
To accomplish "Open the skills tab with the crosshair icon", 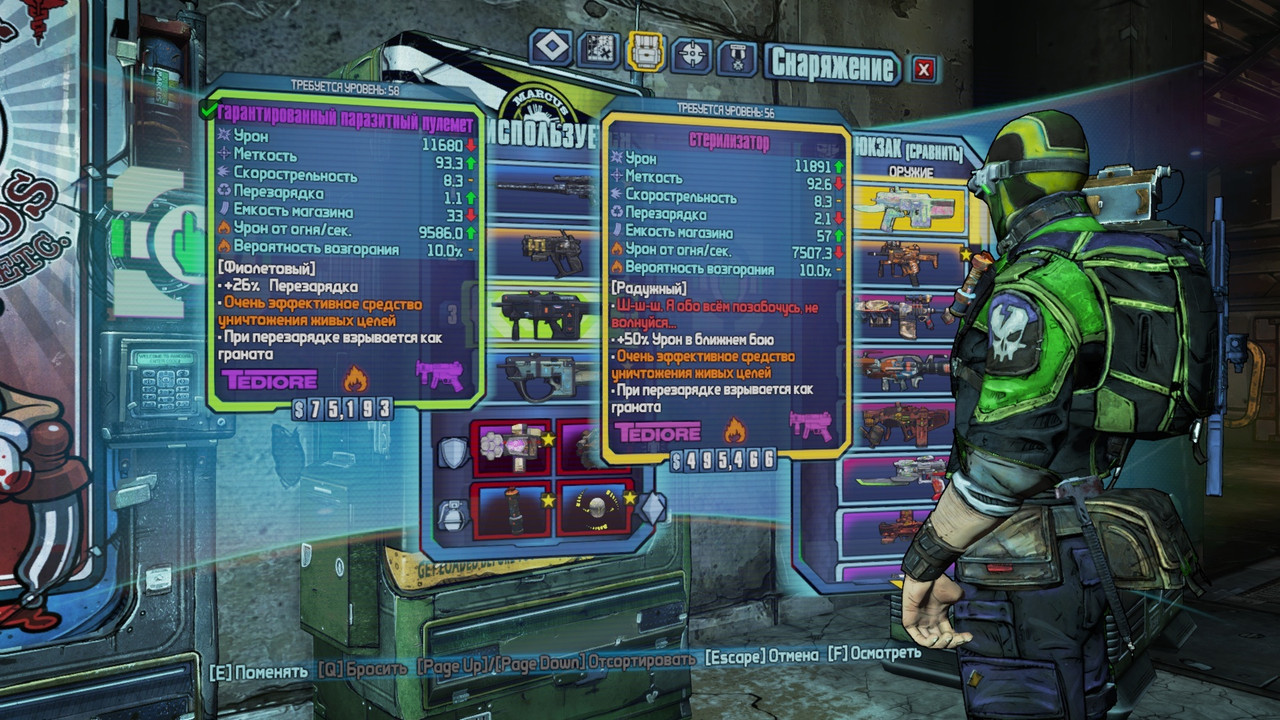I will click(691, 54).
